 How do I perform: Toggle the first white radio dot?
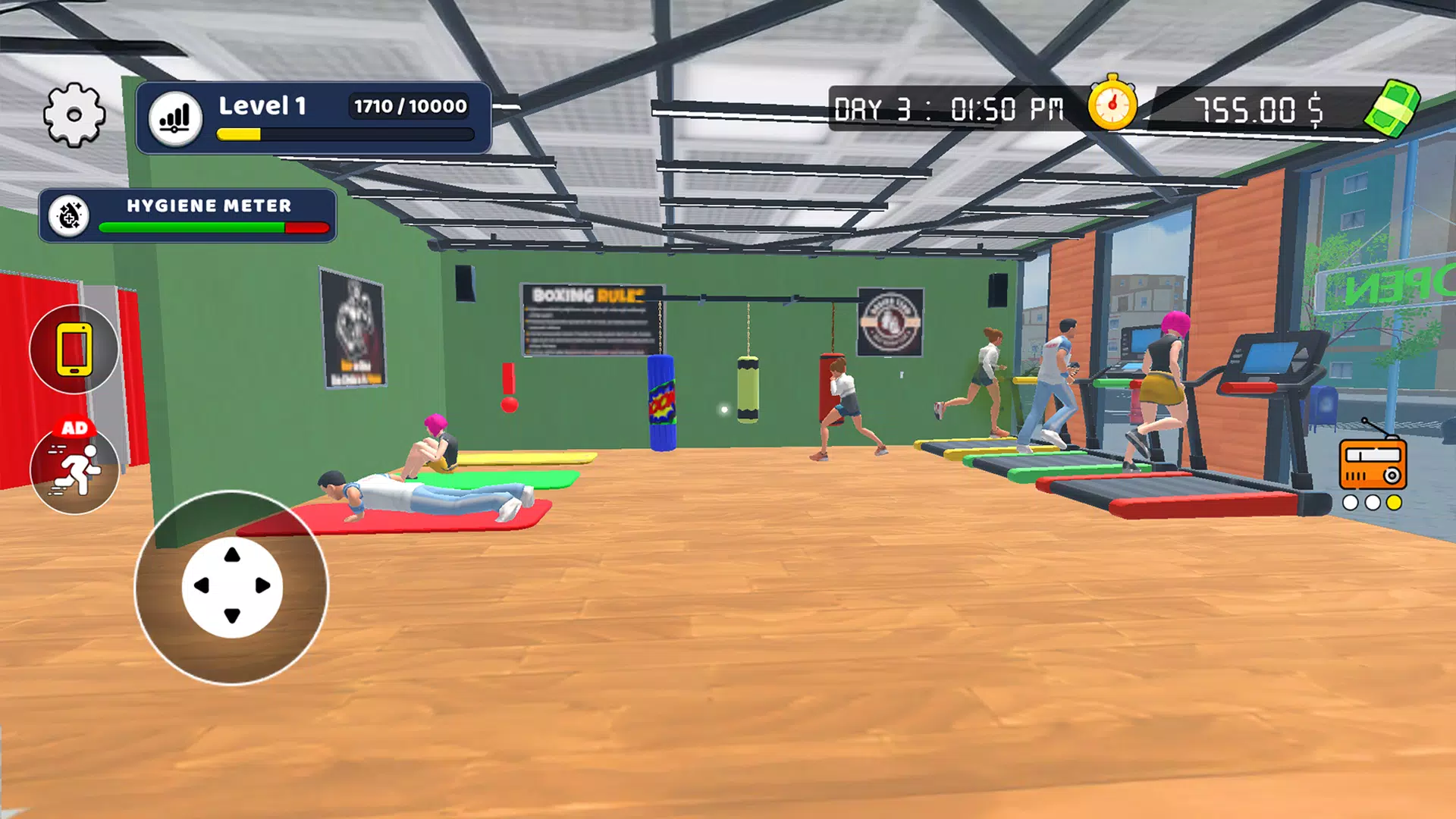pos(1350,501)
